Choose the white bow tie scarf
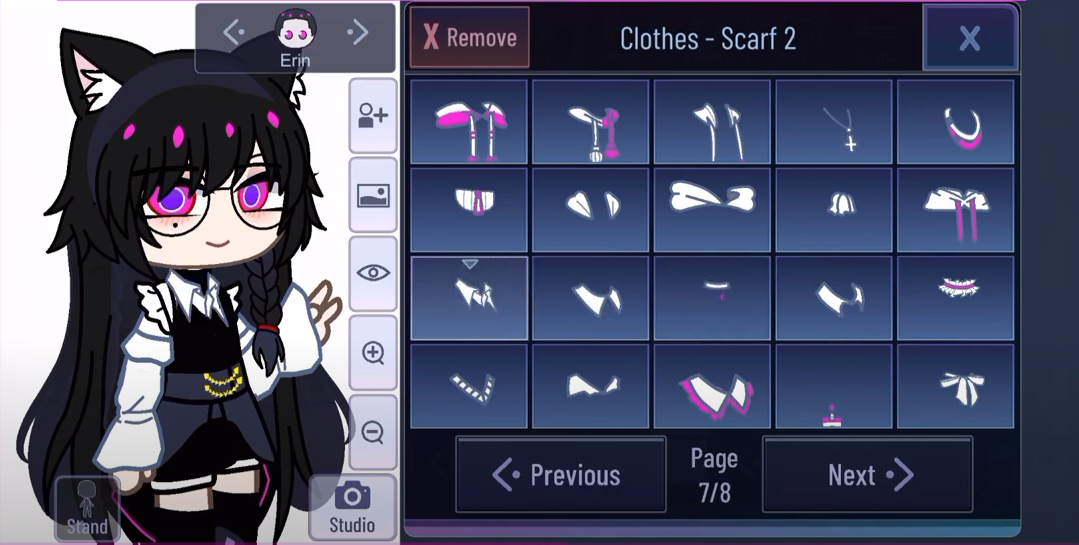1079x545 pixels. (x=712, y=210)
